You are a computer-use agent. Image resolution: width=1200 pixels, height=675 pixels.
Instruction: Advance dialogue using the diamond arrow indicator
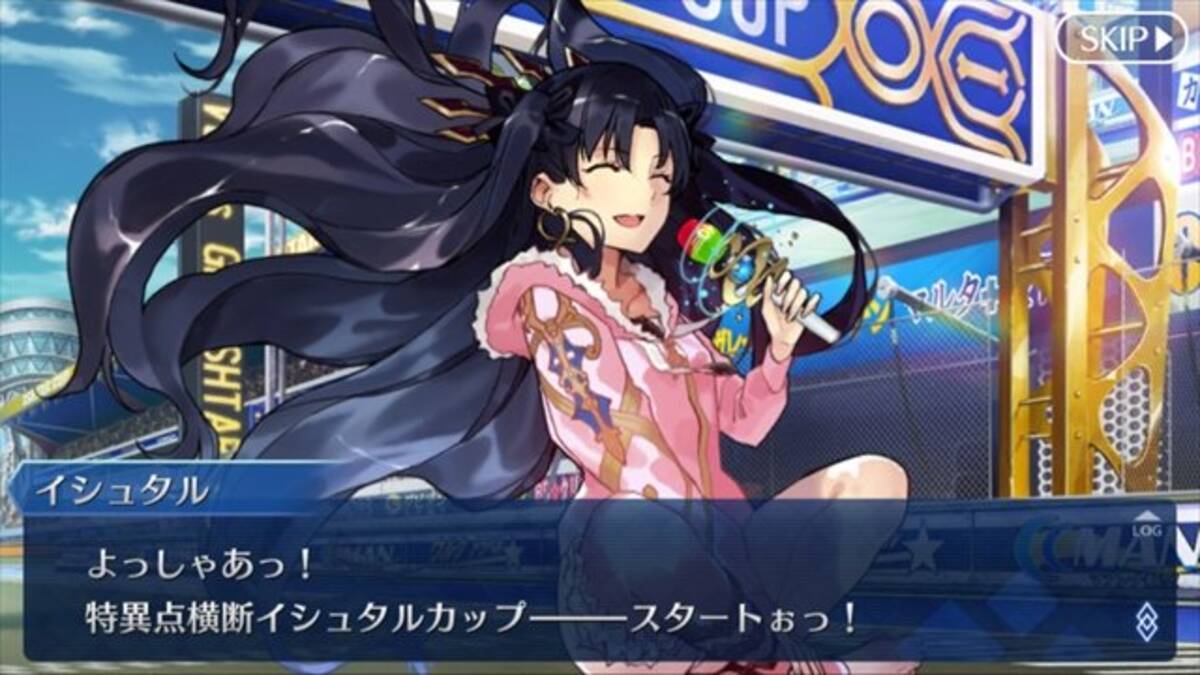(x=1145, y=622)
